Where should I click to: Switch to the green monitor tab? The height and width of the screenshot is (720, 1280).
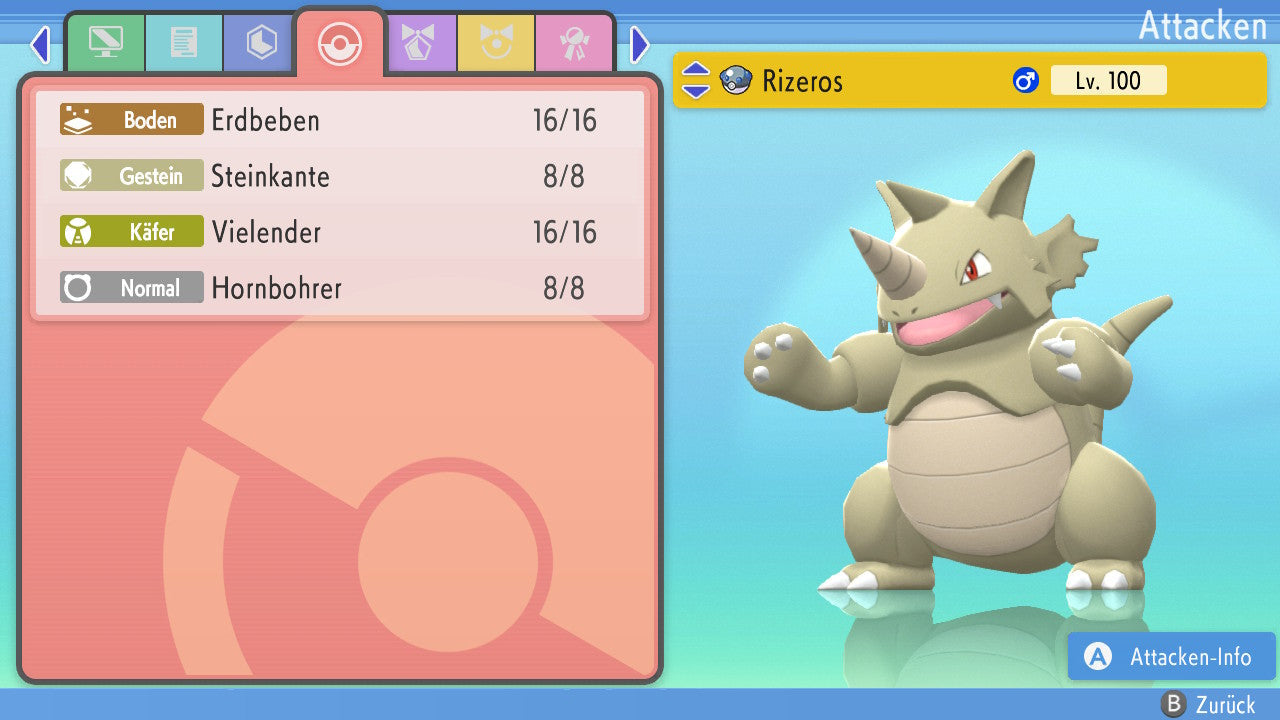click(105, 43)
